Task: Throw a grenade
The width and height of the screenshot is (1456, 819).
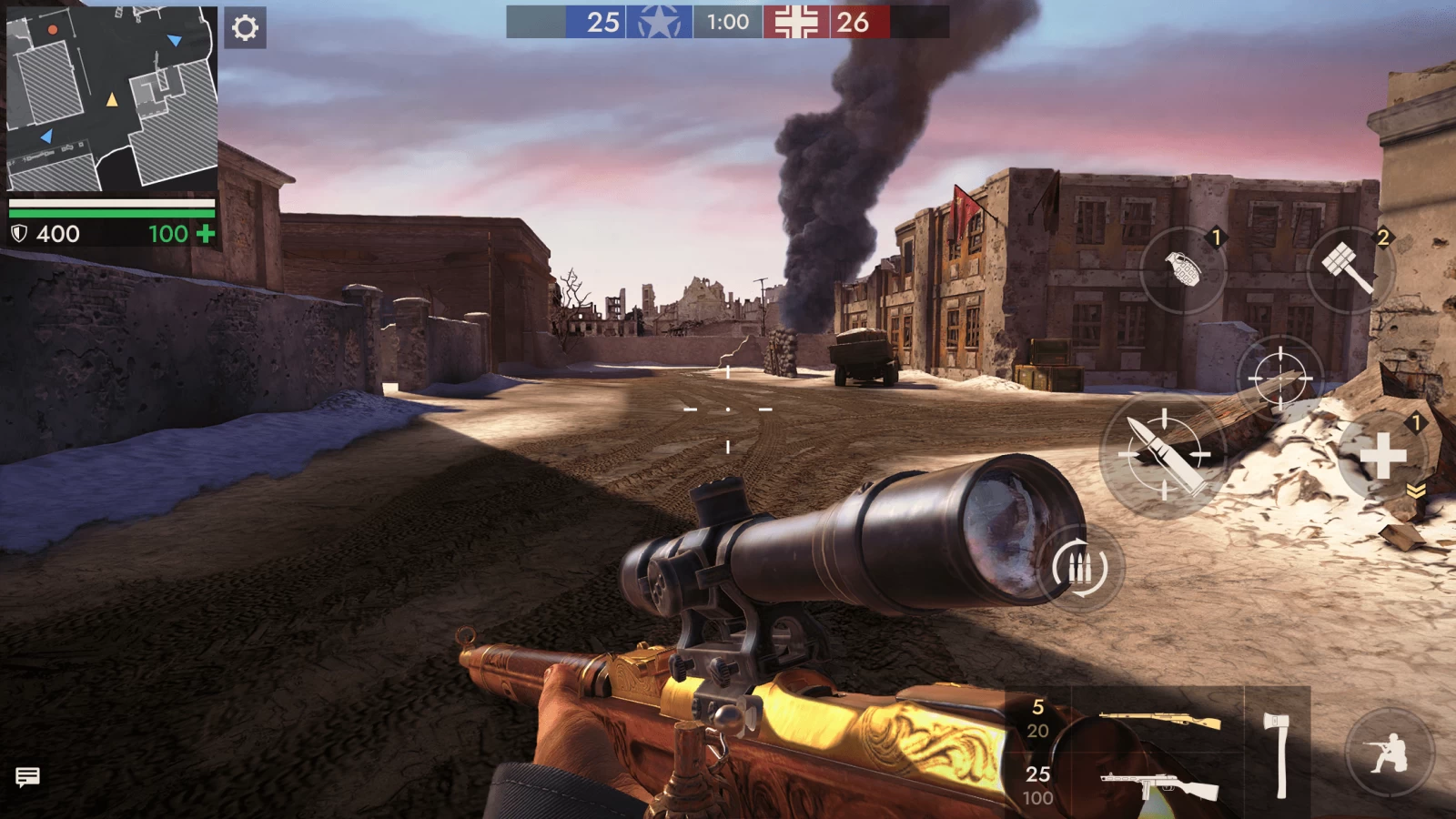Action: click(1183, 268)
